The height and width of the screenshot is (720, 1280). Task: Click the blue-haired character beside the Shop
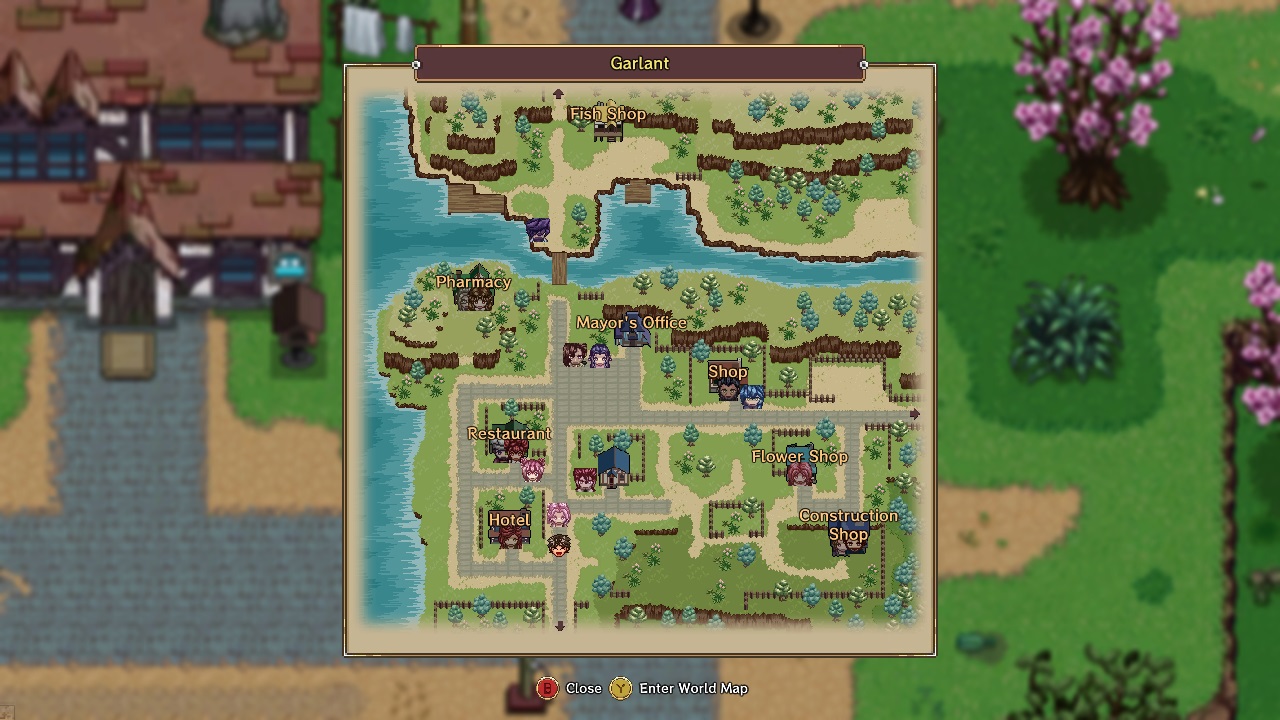point(752,395)
